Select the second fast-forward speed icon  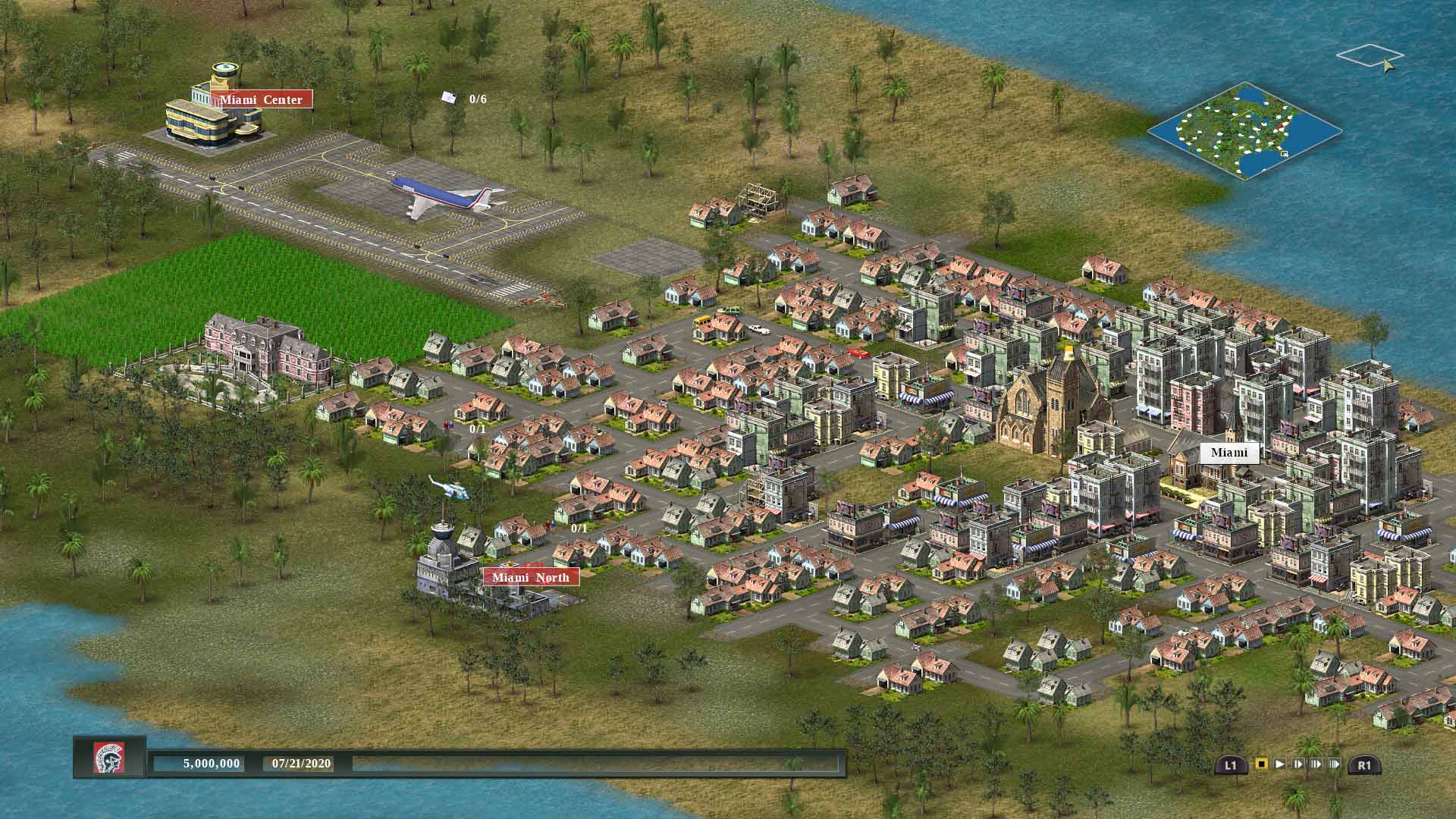coord(1316,764)
